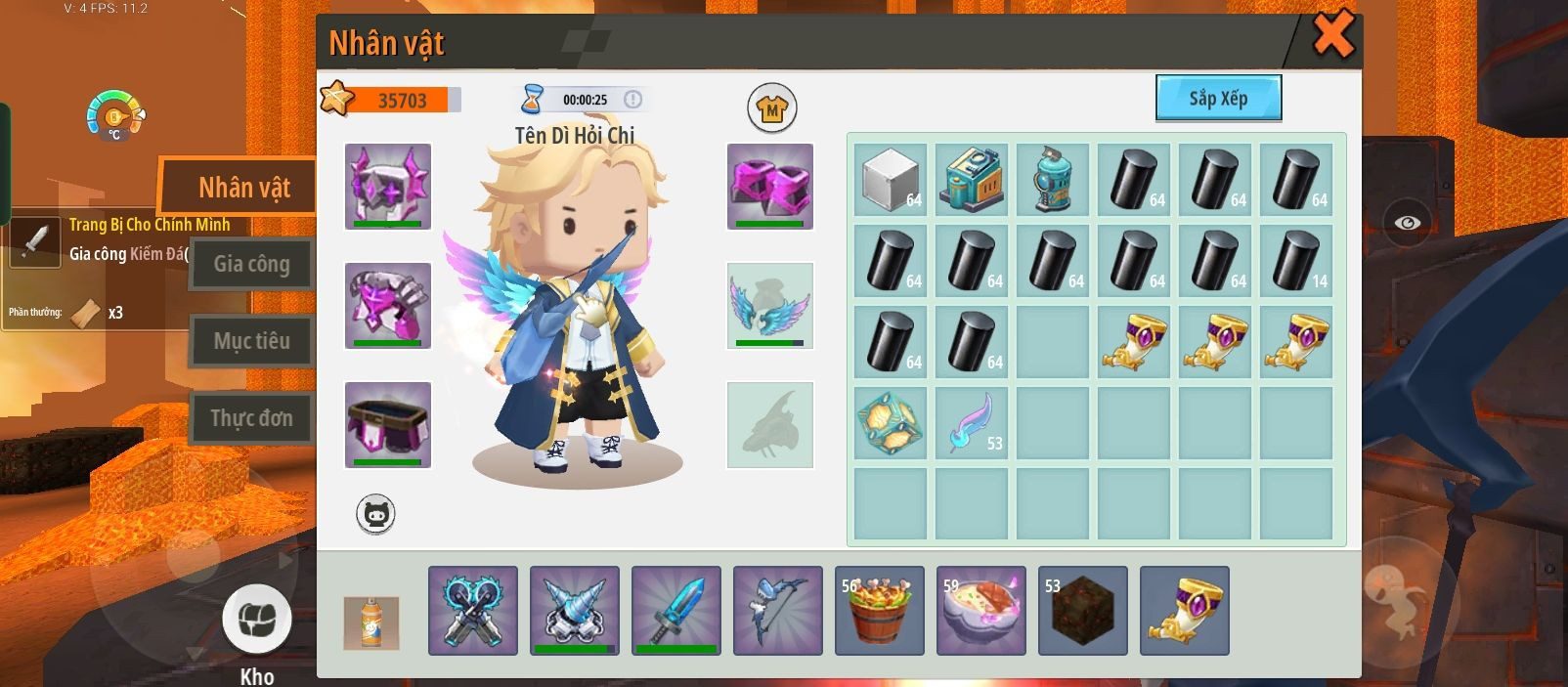Choose the blue sword in the hotbar
The image size is (1568, 687).
tap(676, 610)
